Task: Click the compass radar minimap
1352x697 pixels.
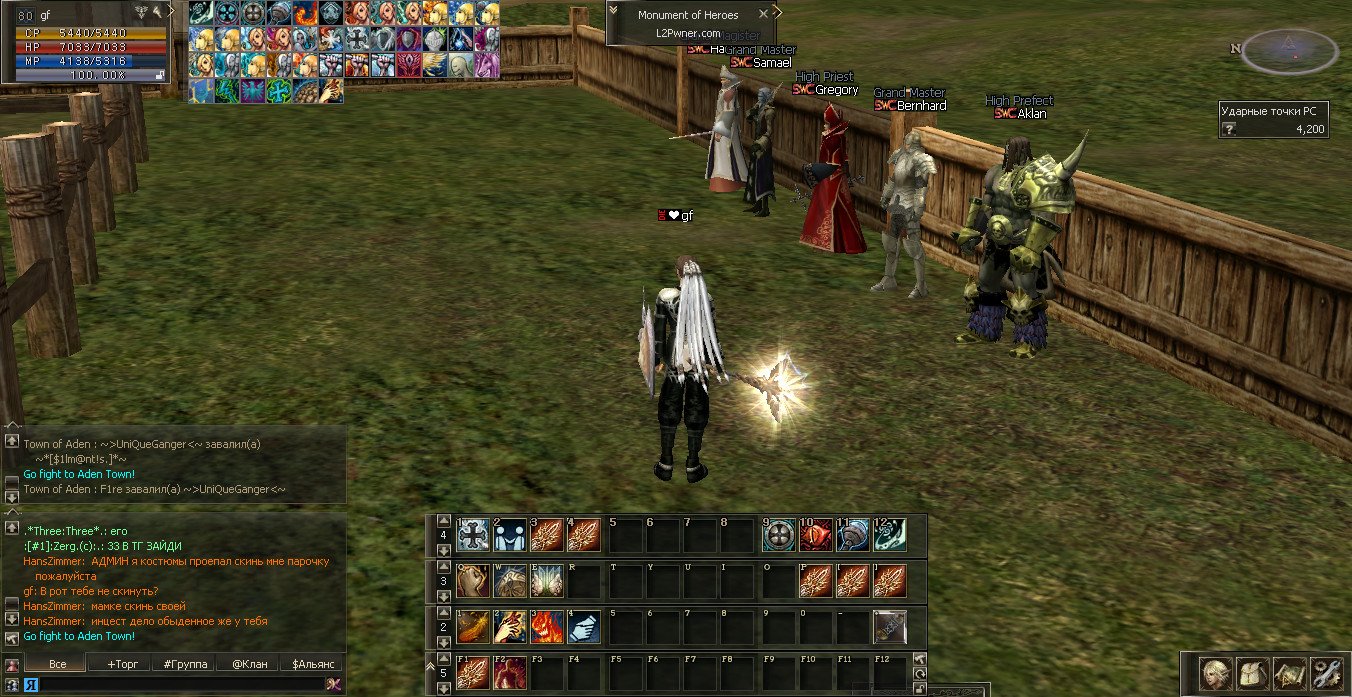Action: [x=1289, y=50]
